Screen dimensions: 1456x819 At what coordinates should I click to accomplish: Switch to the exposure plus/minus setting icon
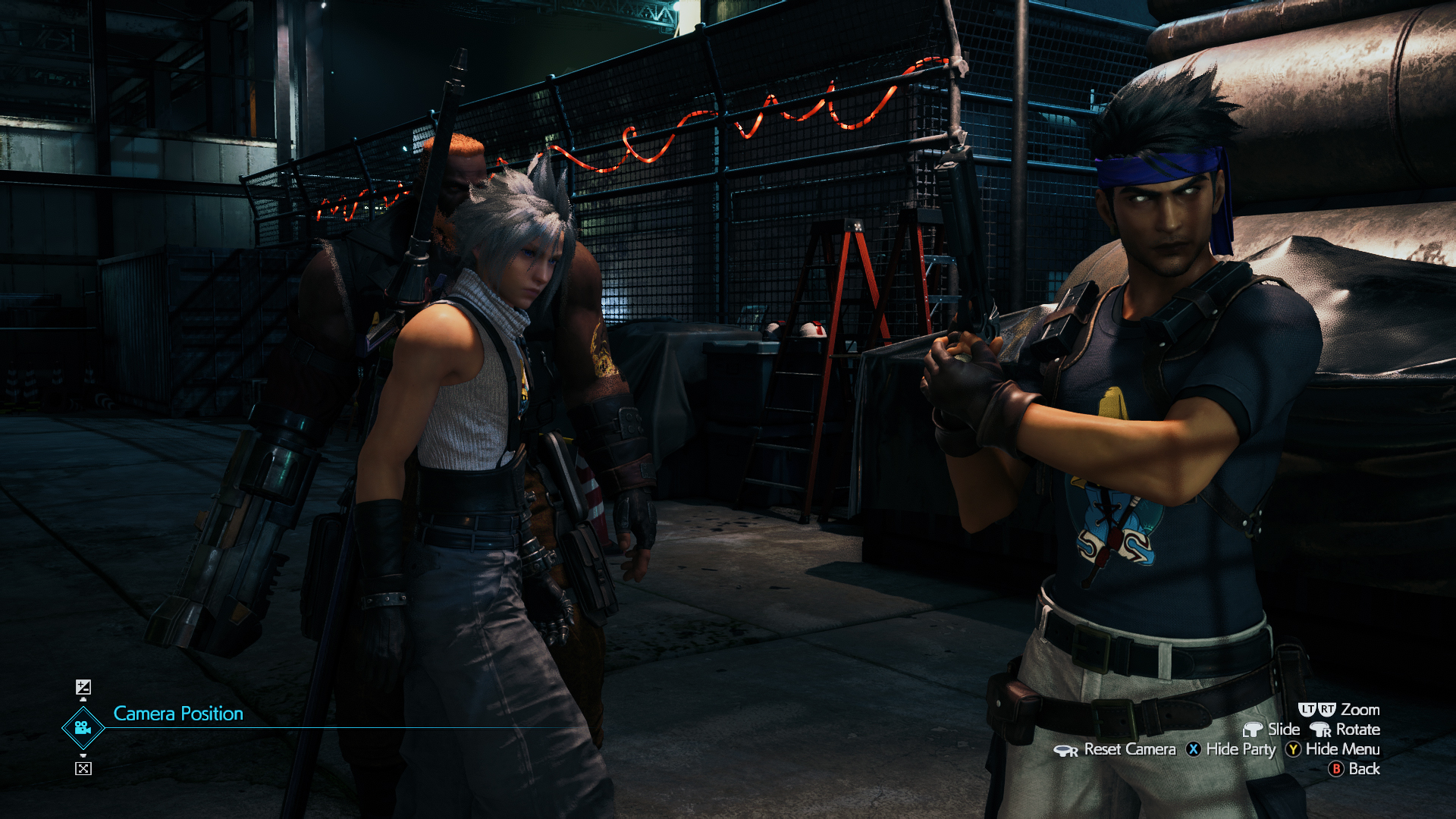tap(83, 687)
